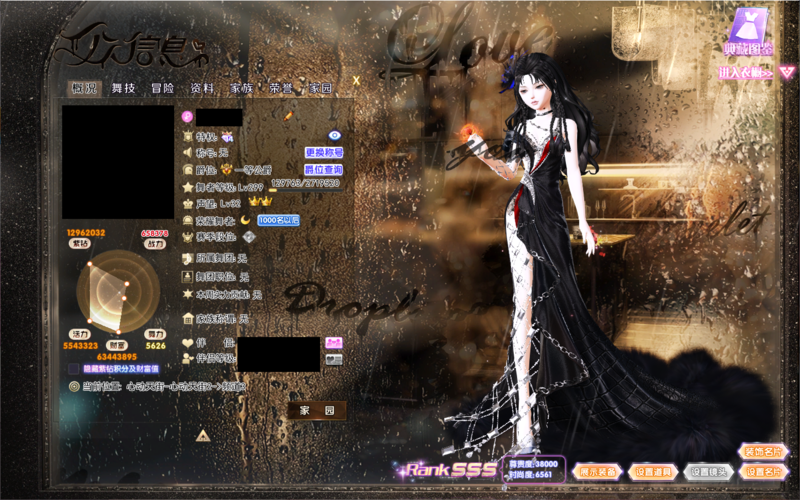Click the 设置镜头 button
Image resolution: width=800 pixels, height=500 pixels.
(x=709, y=471)
